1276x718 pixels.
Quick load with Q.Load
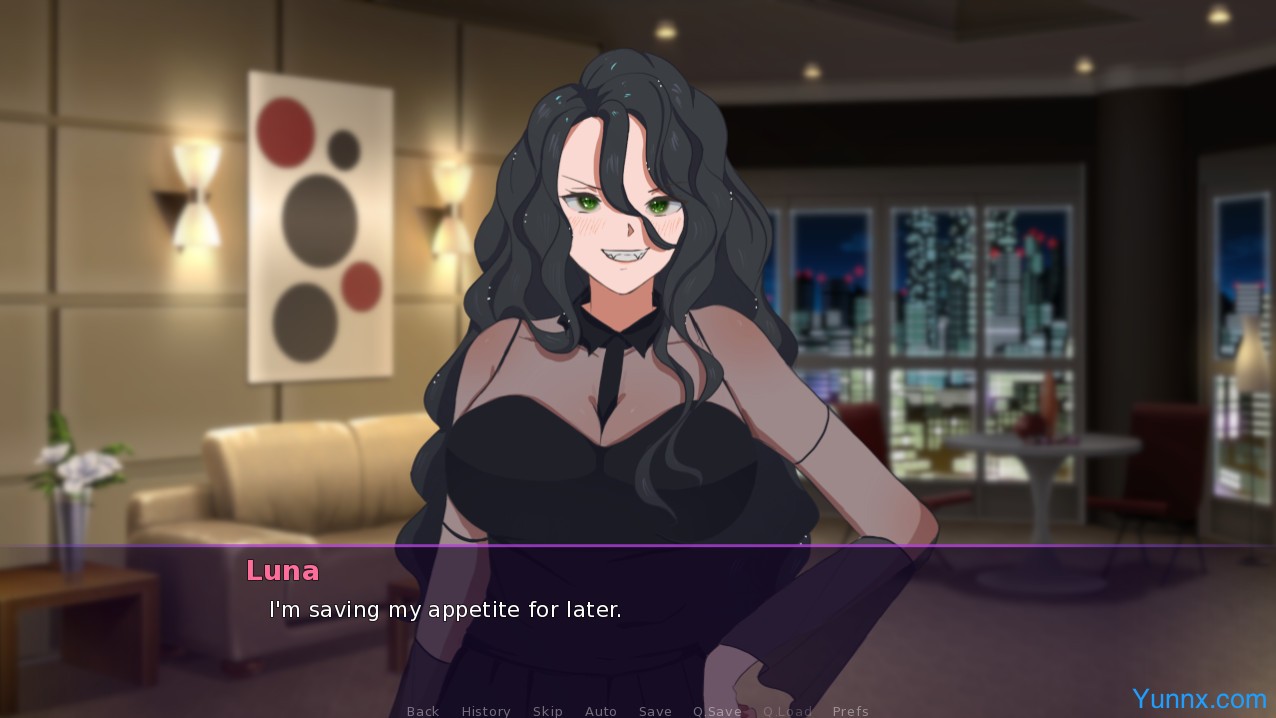(x=787, y=711)
